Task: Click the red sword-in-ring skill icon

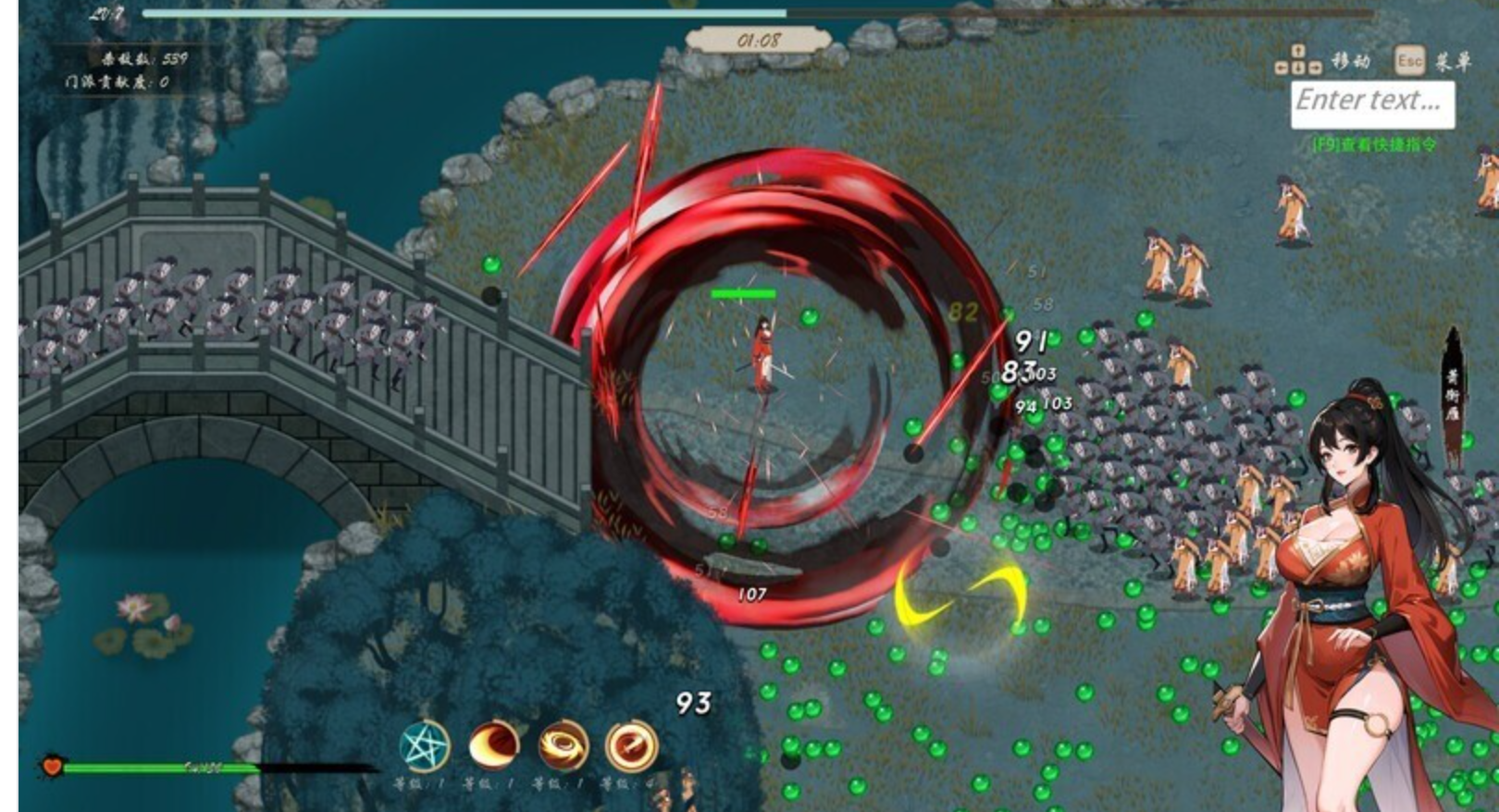Action: coord(632,744)
